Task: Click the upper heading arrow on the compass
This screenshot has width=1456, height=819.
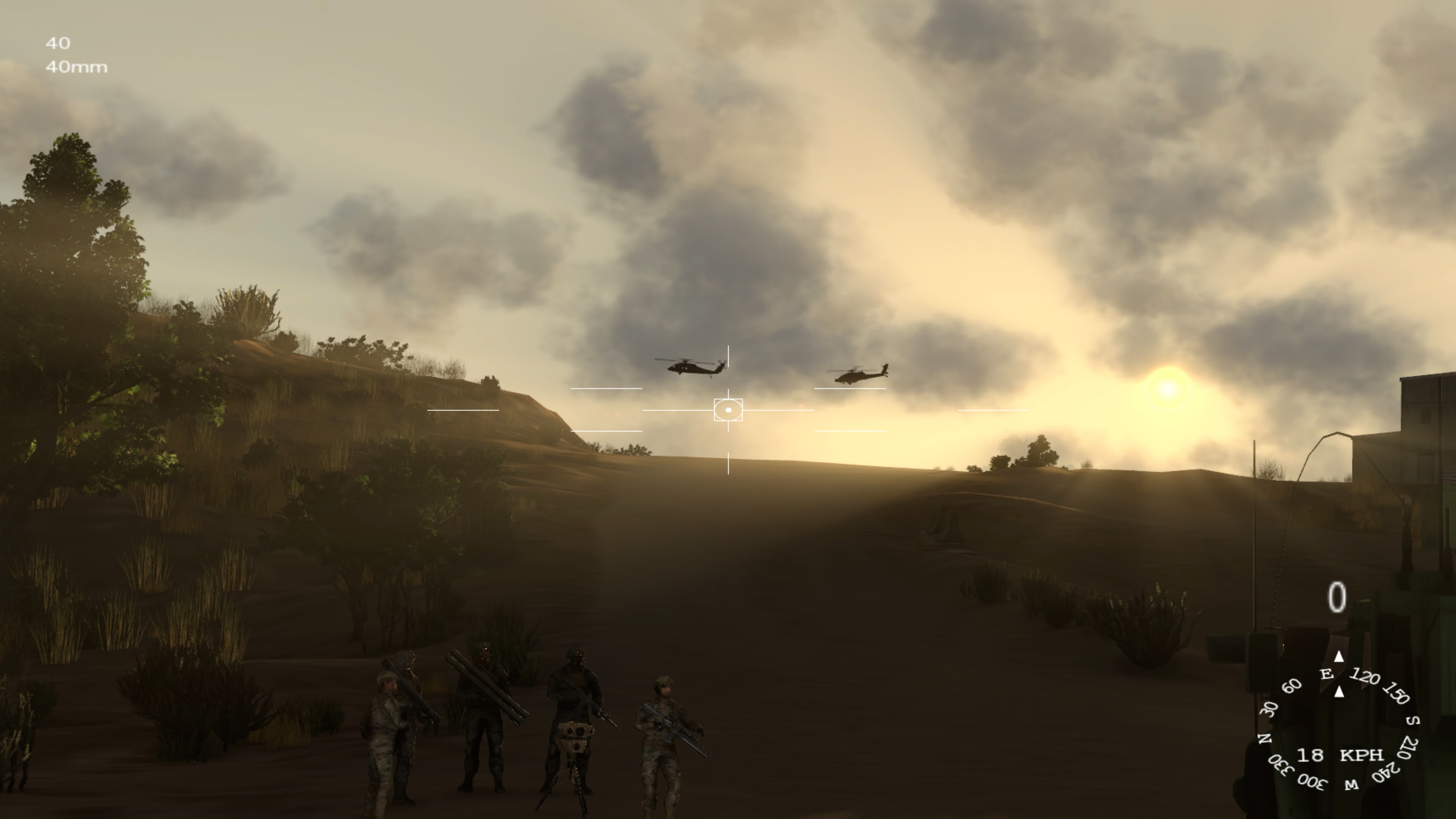Action: (x=1339, y=657)
